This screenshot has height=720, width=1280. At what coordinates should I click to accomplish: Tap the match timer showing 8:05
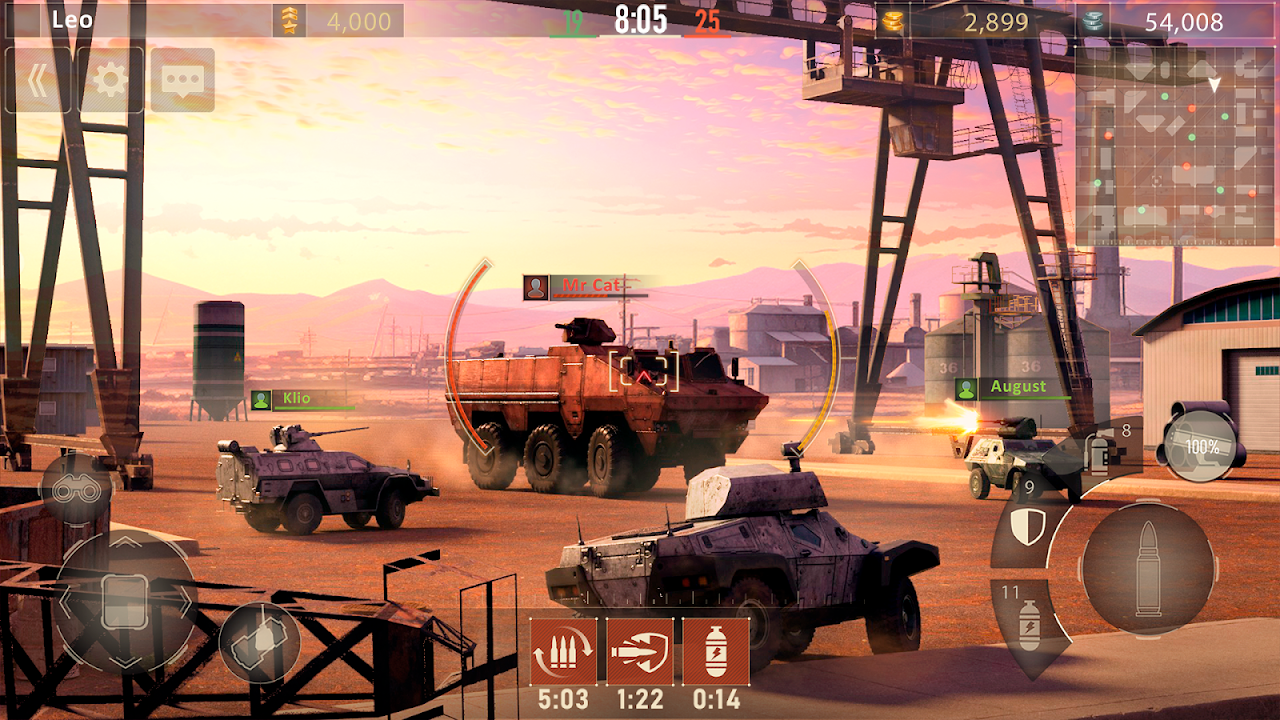(x=640, y=17)
